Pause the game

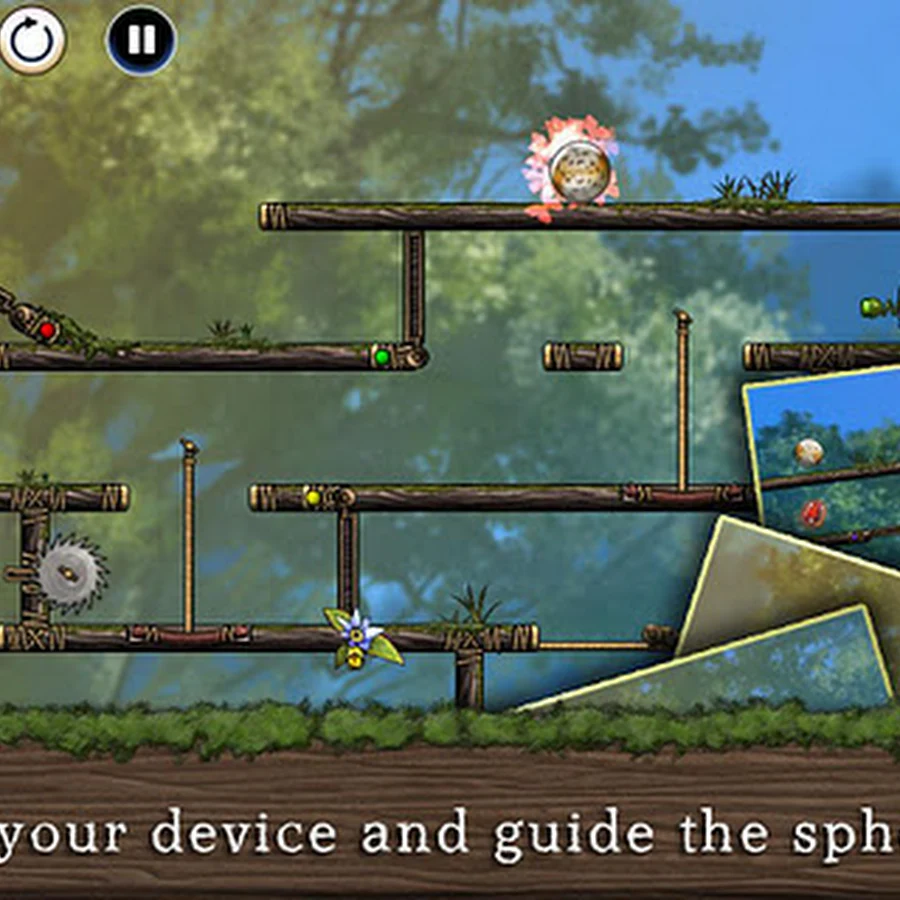tap(141, 40)
